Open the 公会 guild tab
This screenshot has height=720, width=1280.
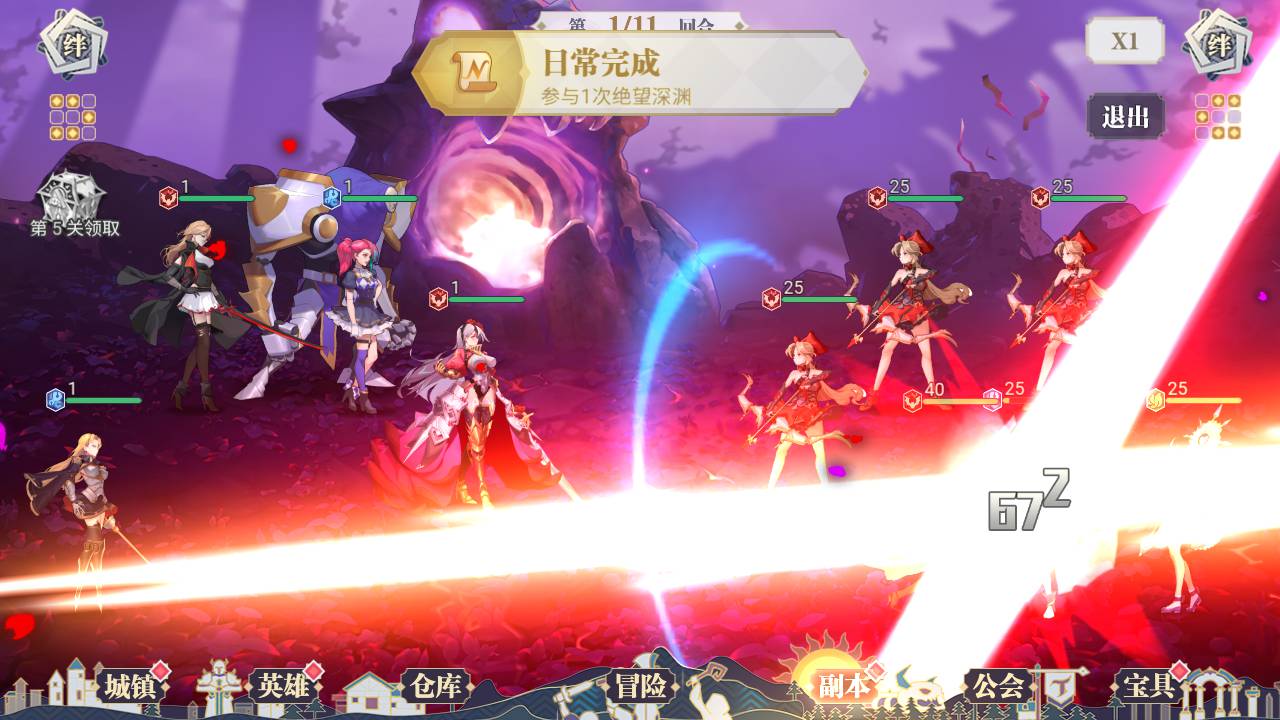[x=998, y=686]
